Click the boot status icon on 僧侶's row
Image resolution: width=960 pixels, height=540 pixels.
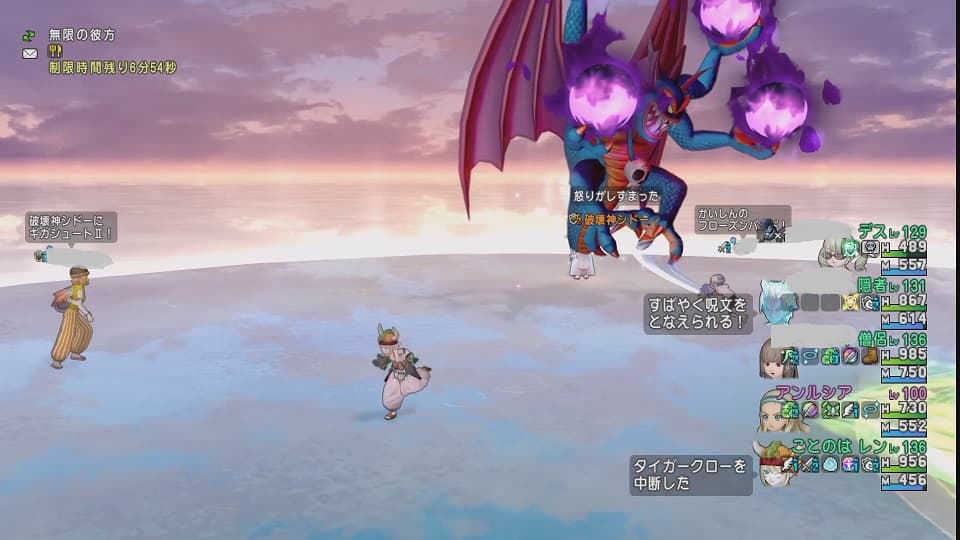(x=868, y=355)
